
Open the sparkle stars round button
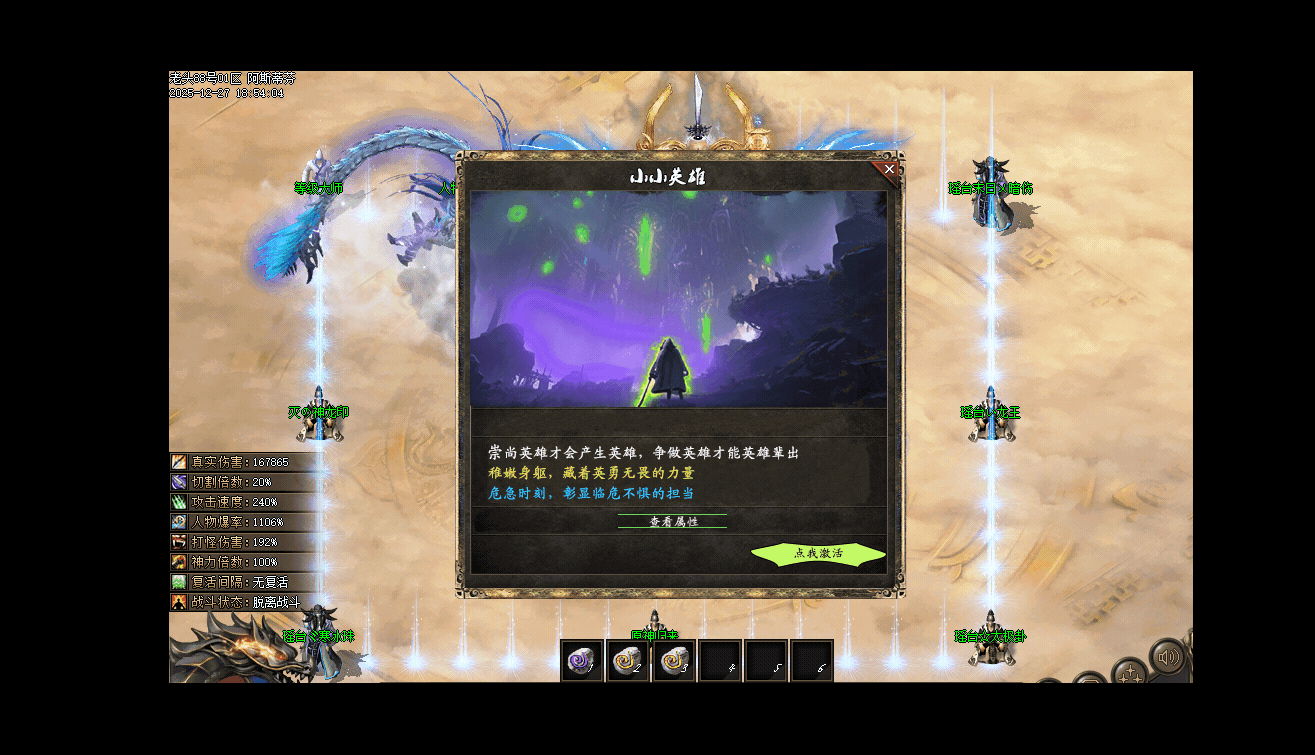1129,673
